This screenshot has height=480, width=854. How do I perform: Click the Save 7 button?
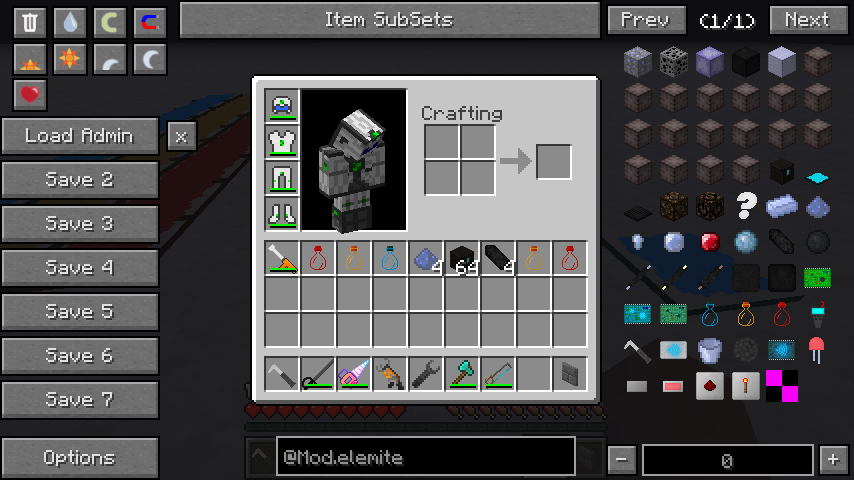pos(80,400)
